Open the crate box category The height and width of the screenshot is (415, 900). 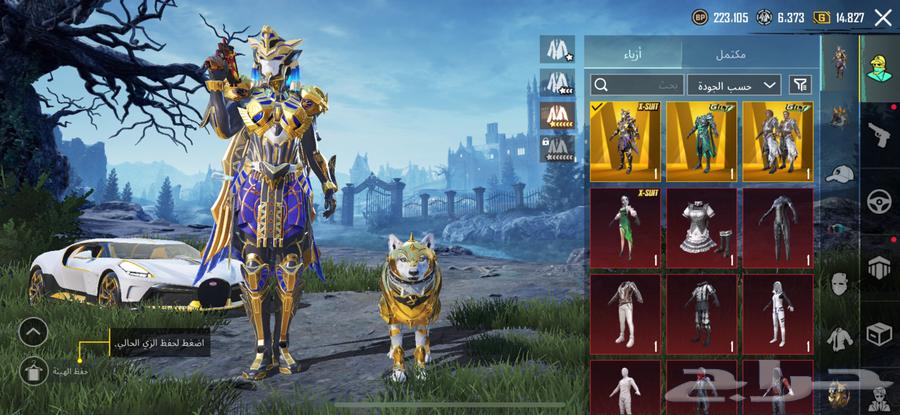880,334
